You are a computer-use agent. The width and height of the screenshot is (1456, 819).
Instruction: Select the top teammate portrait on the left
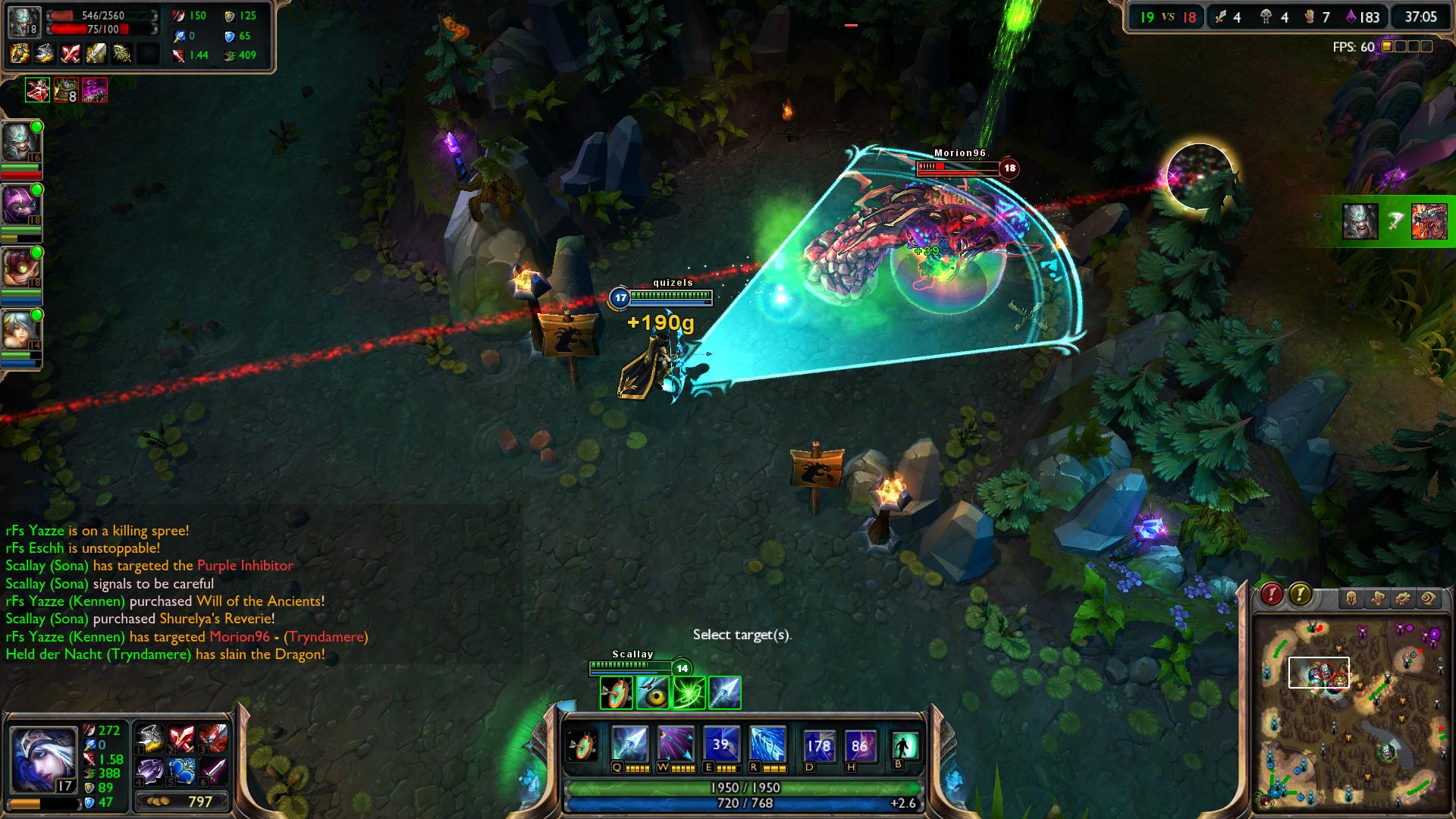pyautogui.click(x=21, y=142)
